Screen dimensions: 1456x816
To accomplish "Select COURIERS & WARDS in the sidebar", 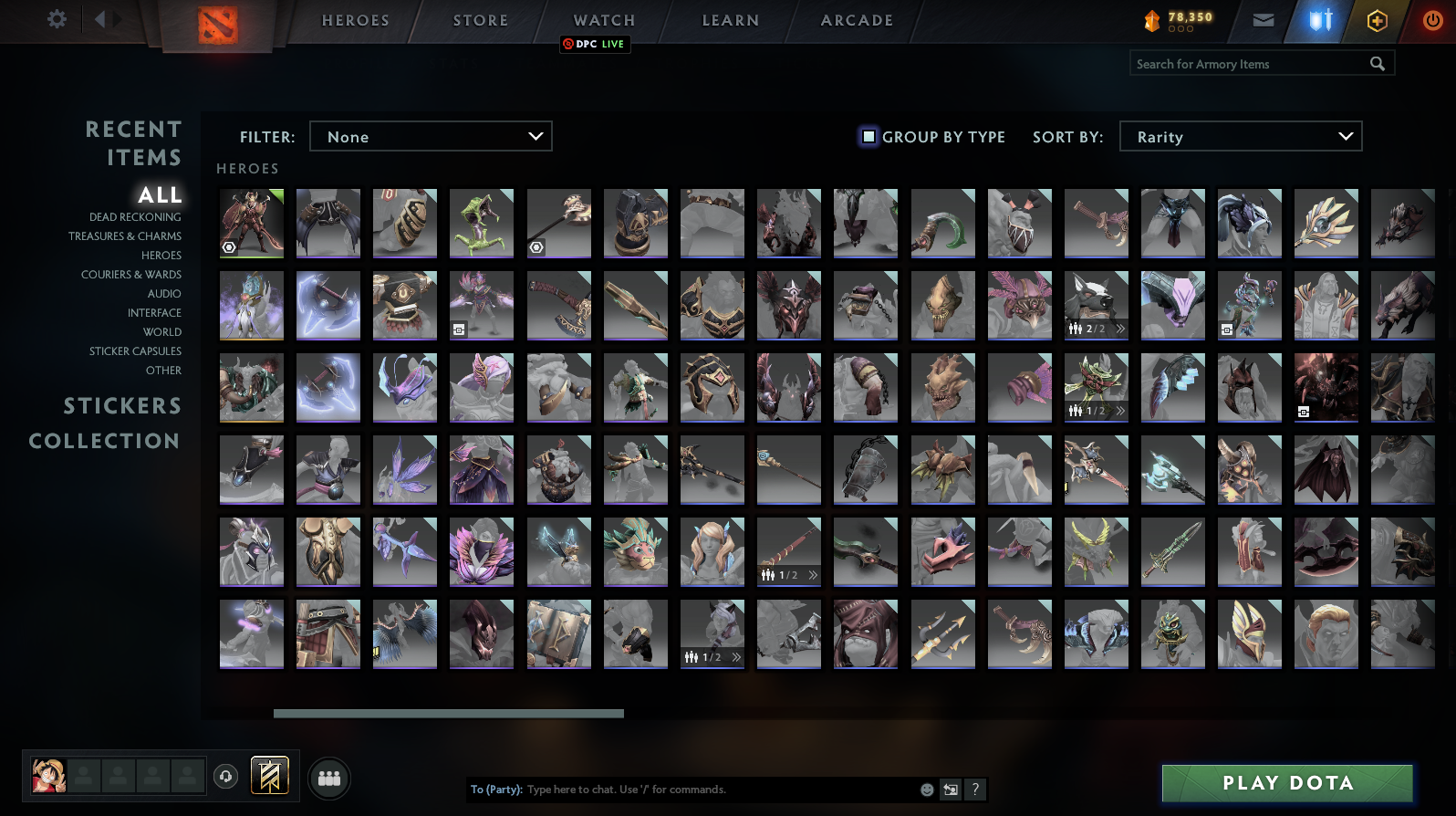I will tap(131, 274).
